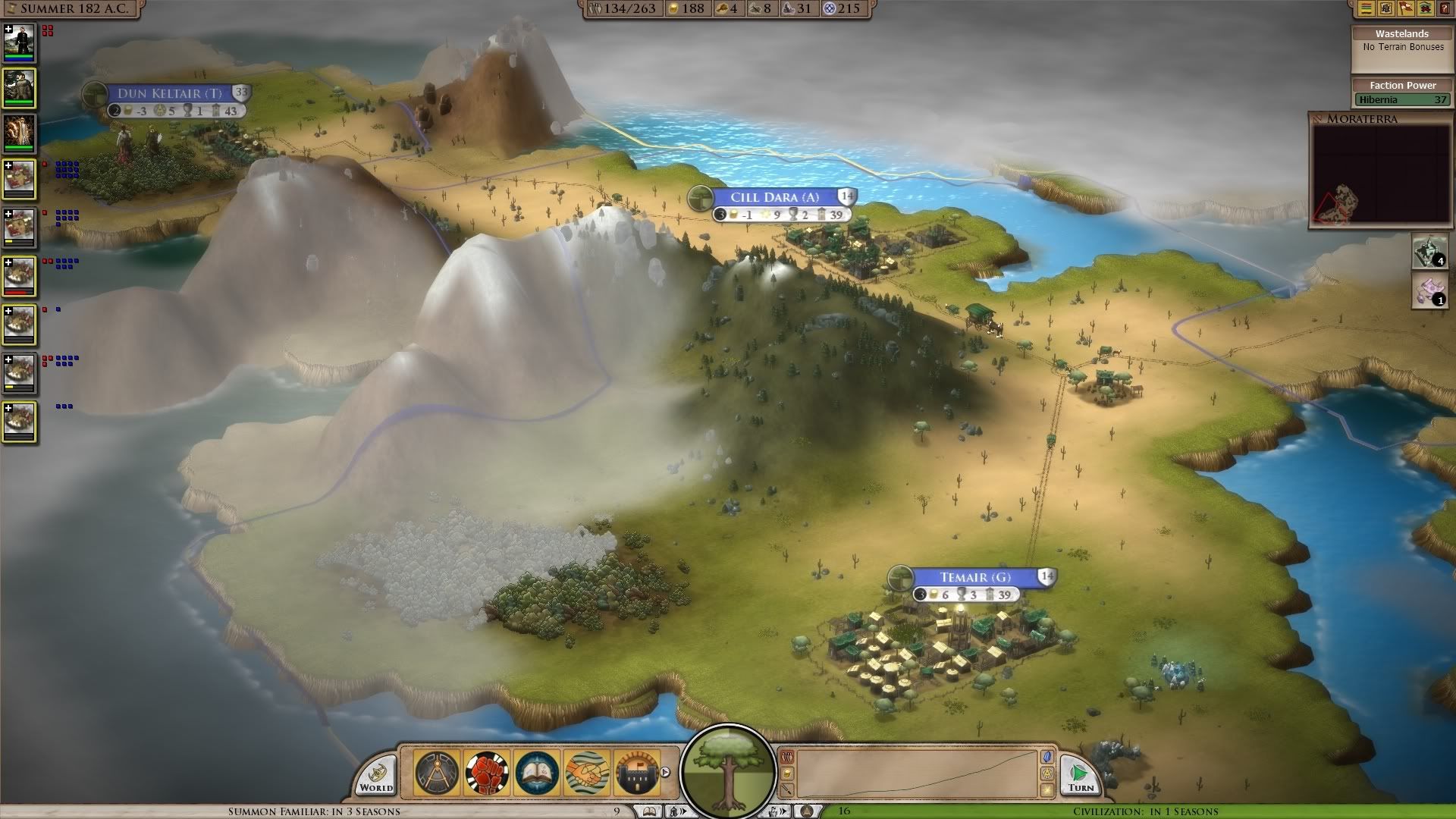Click the tree faction emblem

tap(729, 771)
